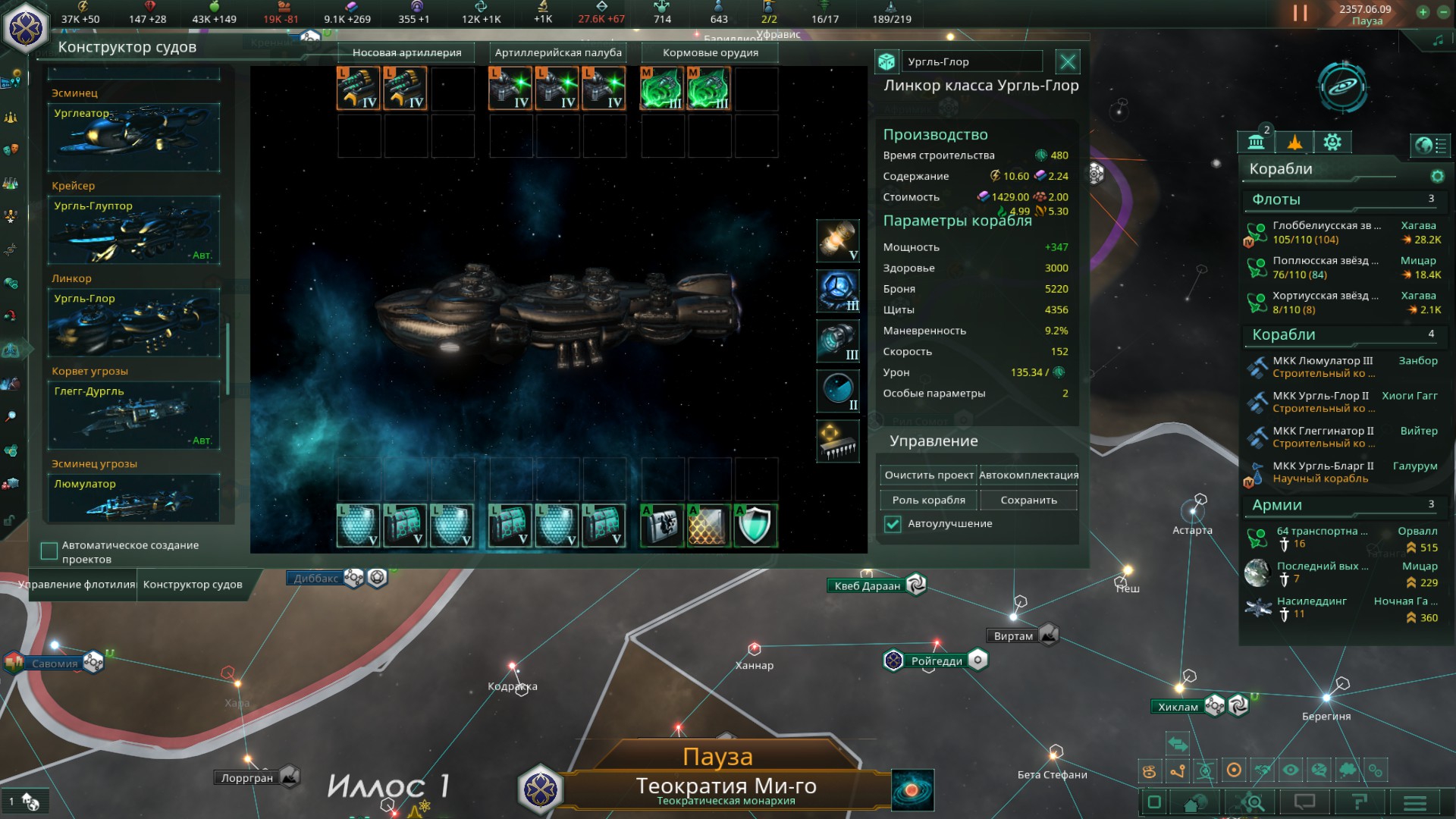Switch to the Управление флотилиями tab
The width and height of the screenshot is (1456, 819).
[77, 585]
